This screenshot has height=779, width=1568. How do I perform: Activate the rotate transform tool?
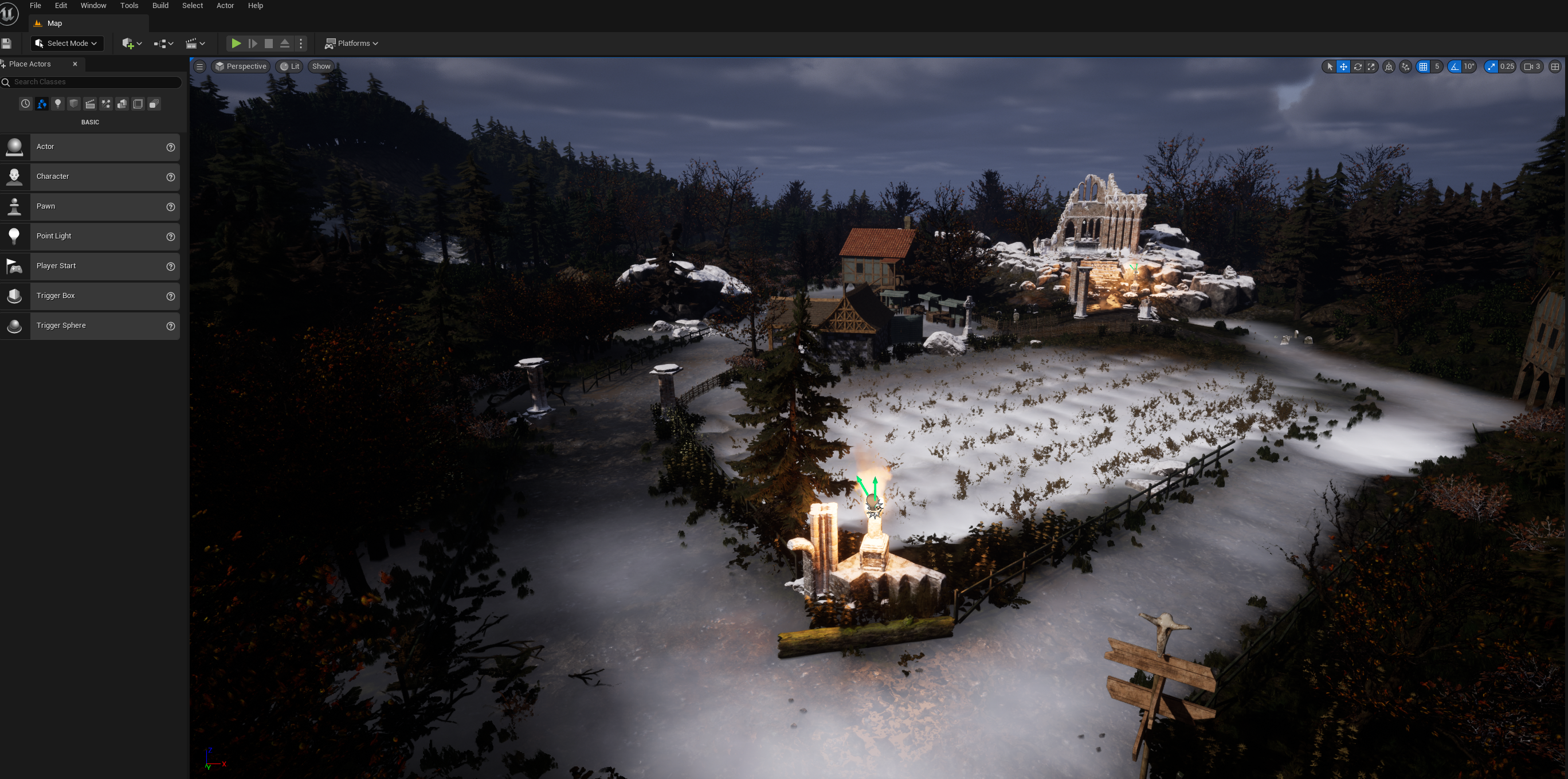pos(1358,67)
